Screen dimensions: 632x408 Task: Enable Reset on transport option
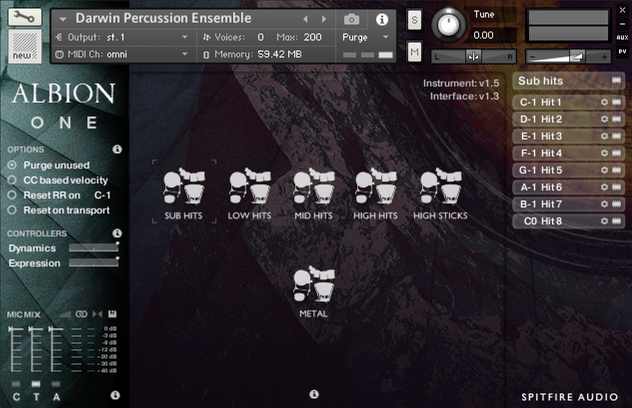[x=13, y=210]
